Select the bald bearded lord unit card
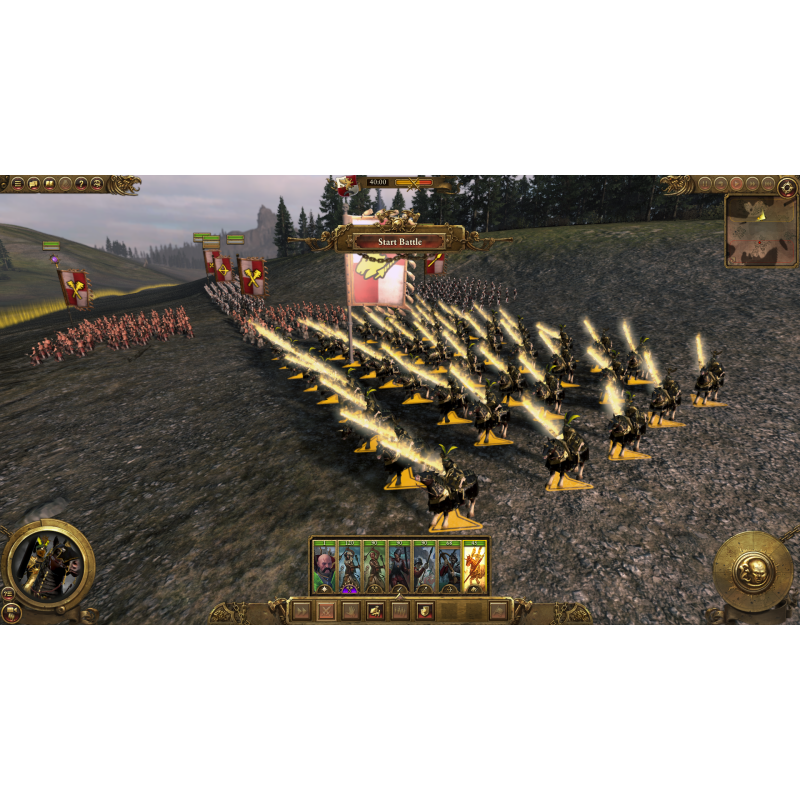This screenshot has height=800, width=800. (x=325, y=568)
